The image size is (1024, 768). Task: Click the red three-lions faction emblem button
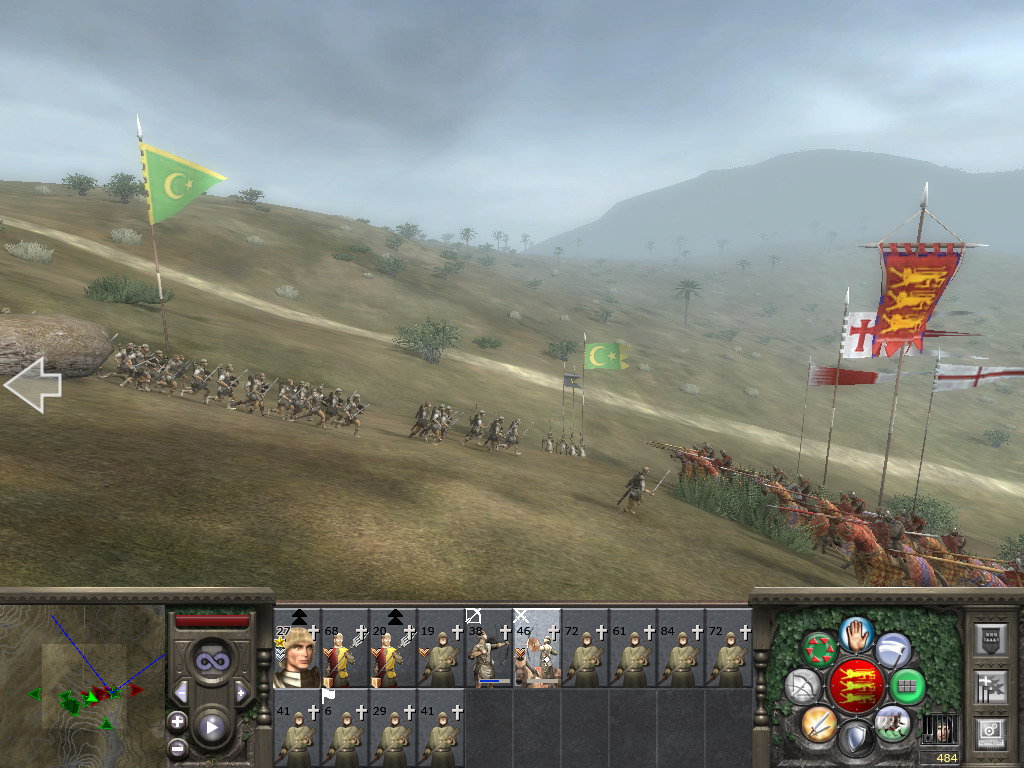[x=855, y=686]
